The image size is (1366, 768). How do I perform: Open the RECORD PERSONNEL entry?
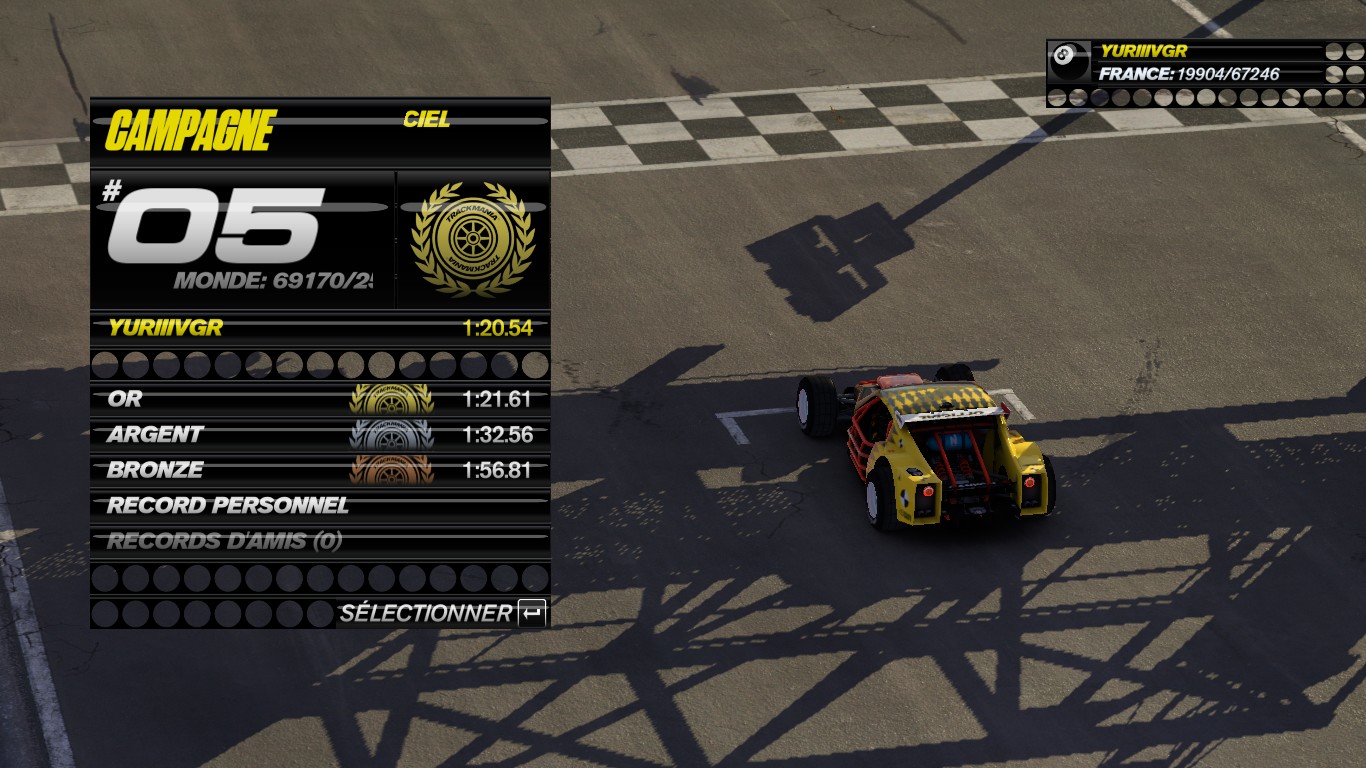[x=320, y=506]
